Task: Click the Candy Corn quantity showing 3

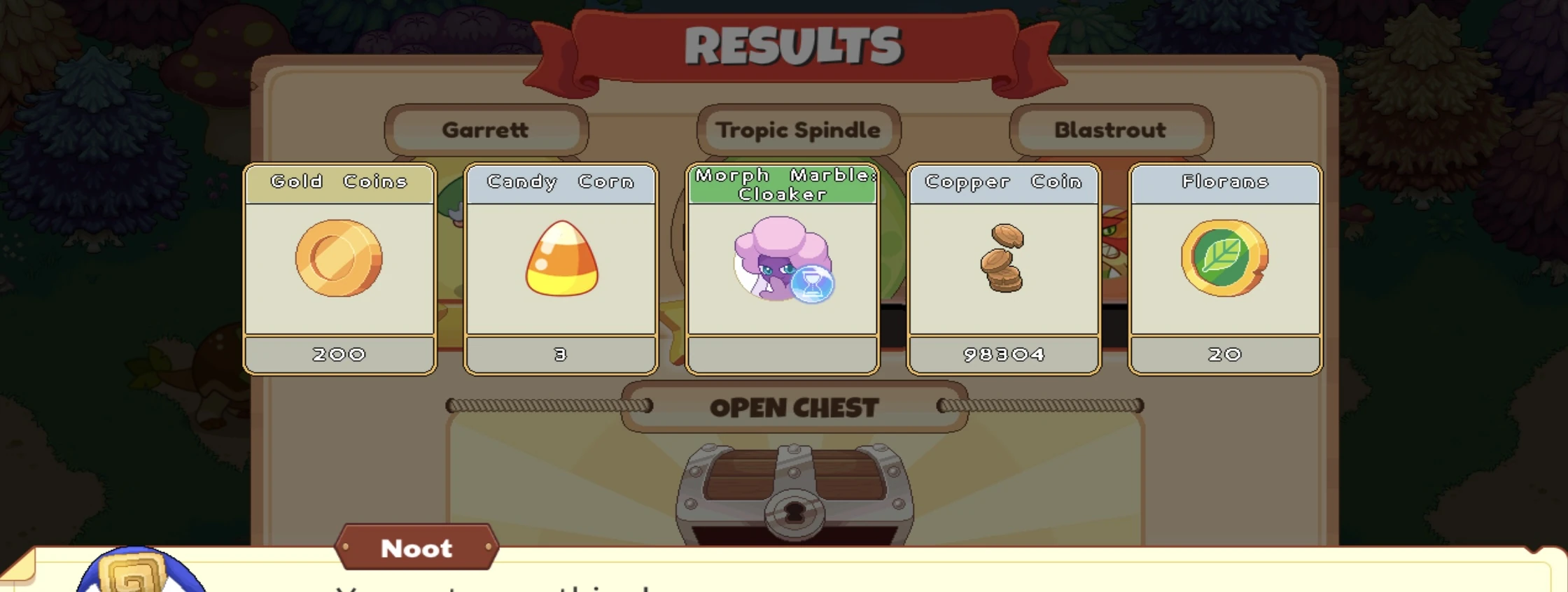Action: click(560, 354)
